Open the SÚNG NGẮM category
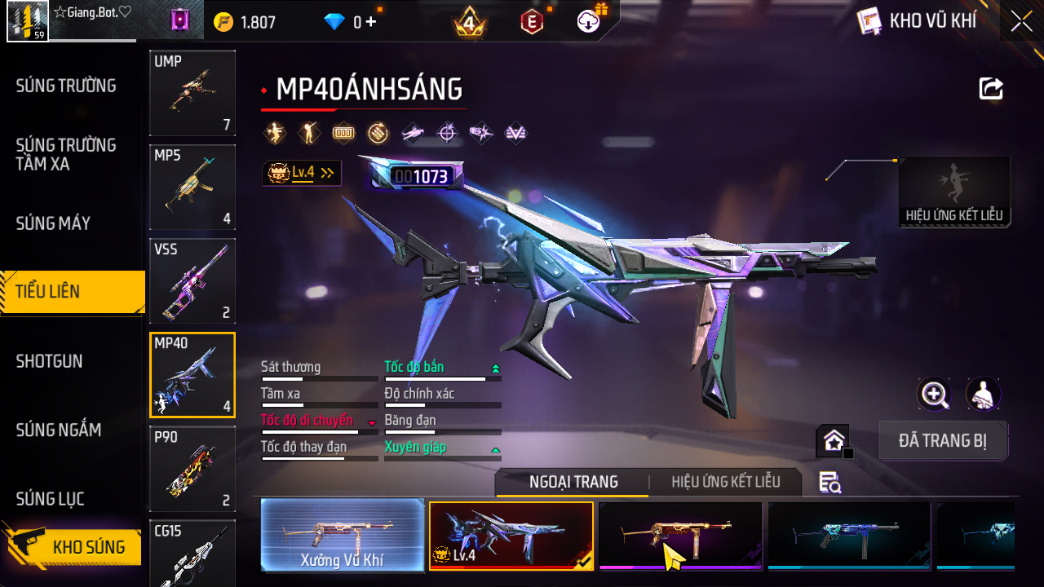1044x587 pixels. [58, 430]
